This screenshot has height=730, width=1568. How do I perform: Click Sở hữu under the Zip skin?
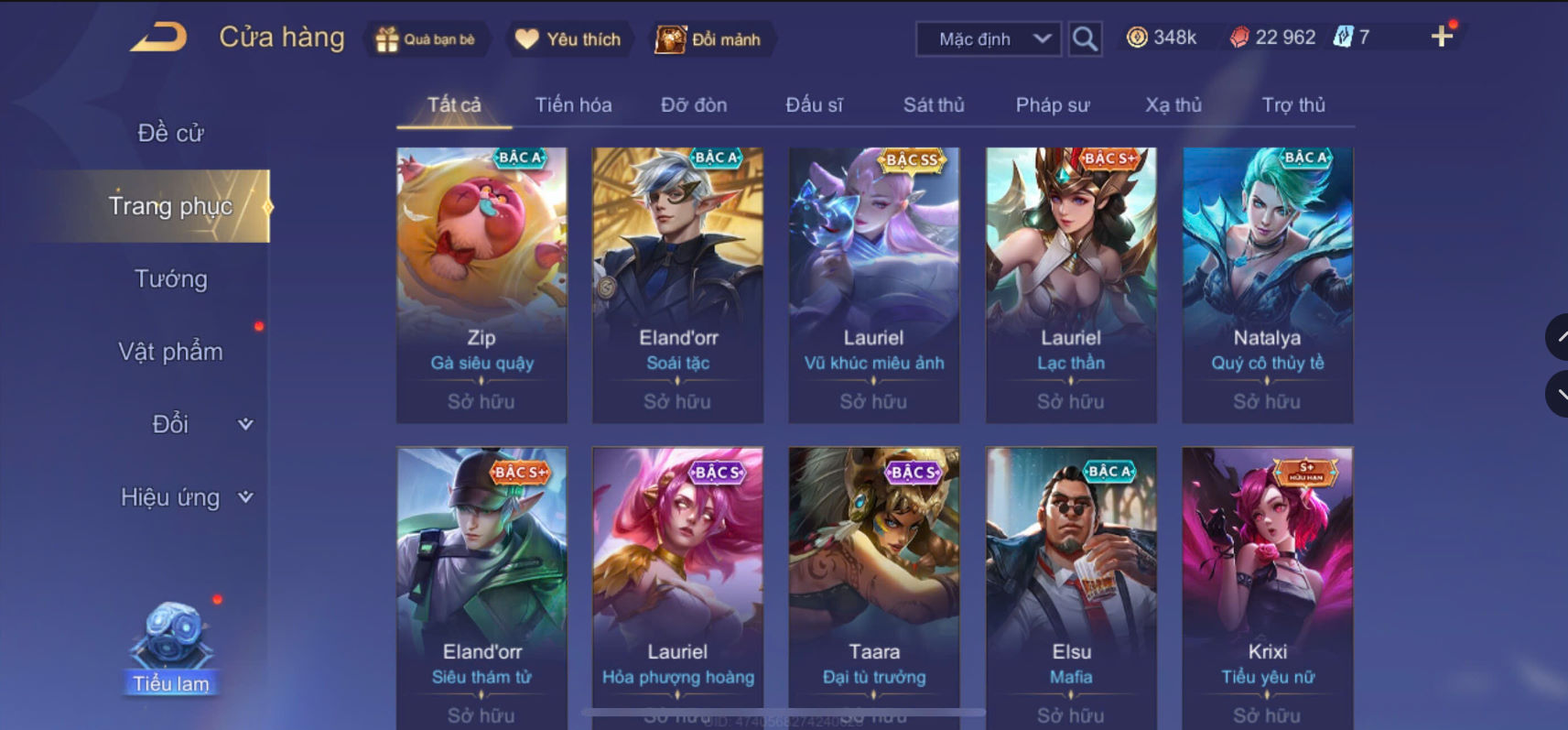(x=481, y=401)
